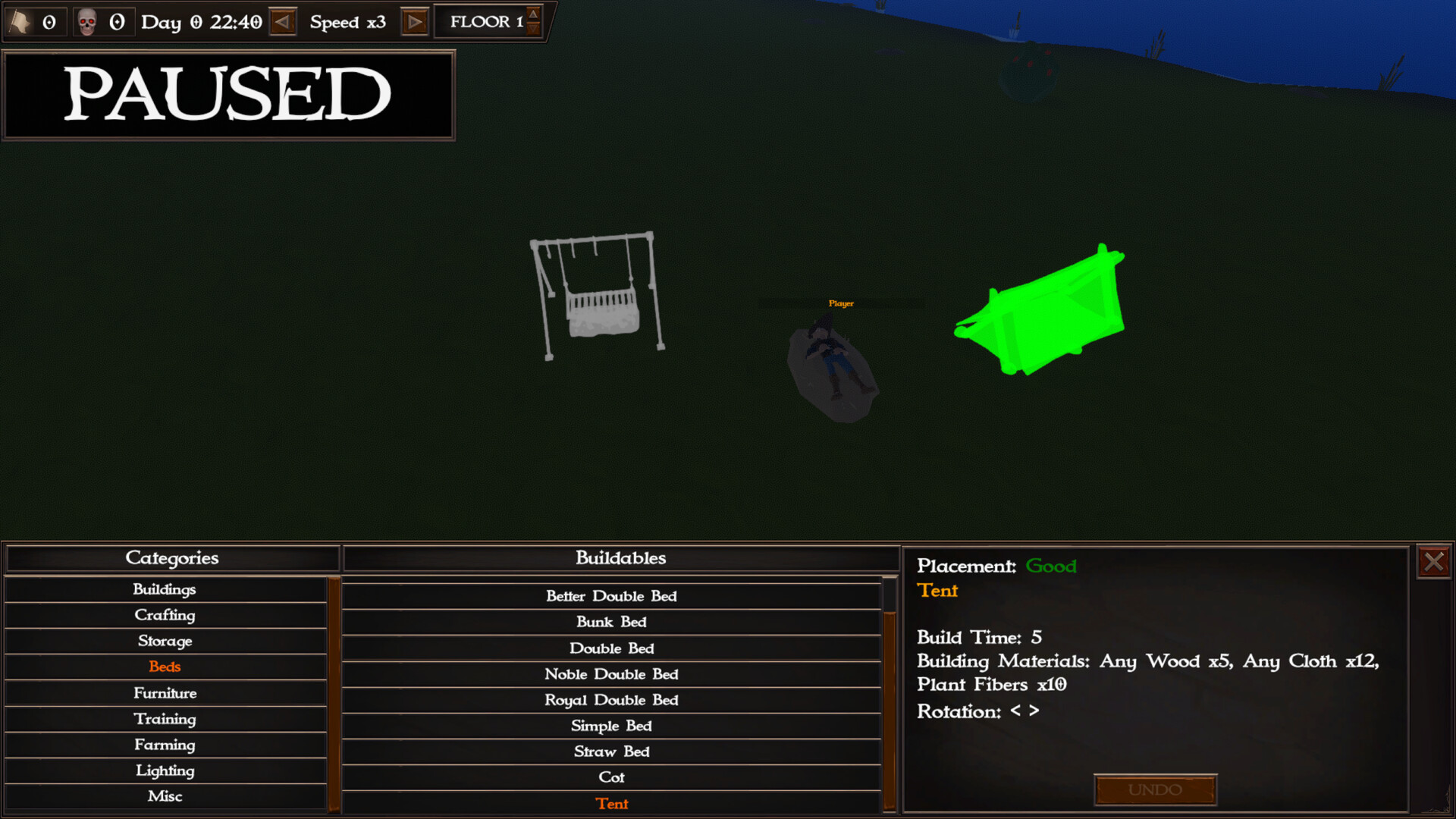Click the white flag icon in the top bar
1456x819 pixels.
click(20, 20)
